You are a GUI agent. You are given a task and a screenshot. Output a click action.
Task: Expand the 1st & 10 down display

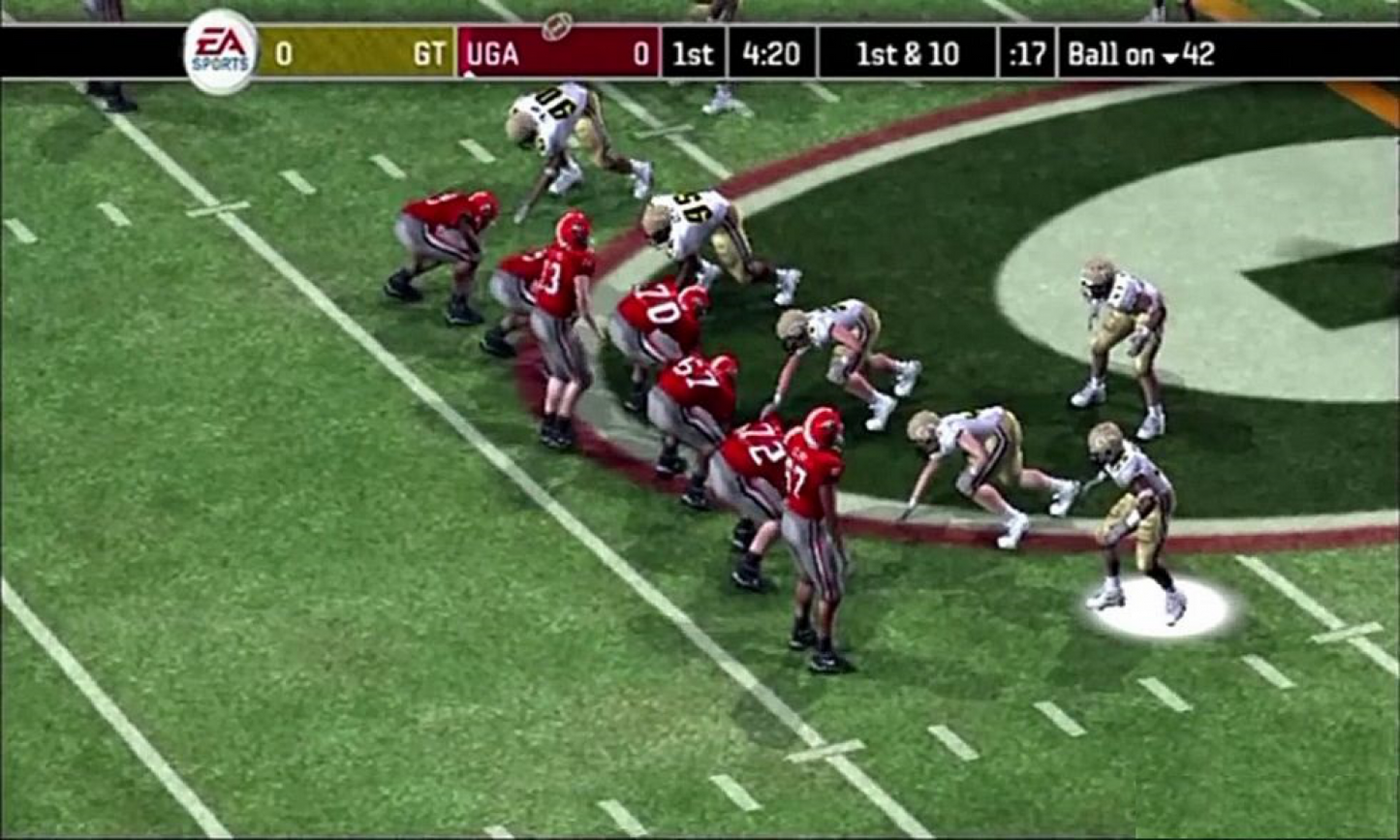pyautogui.click(x=902, y=54)
